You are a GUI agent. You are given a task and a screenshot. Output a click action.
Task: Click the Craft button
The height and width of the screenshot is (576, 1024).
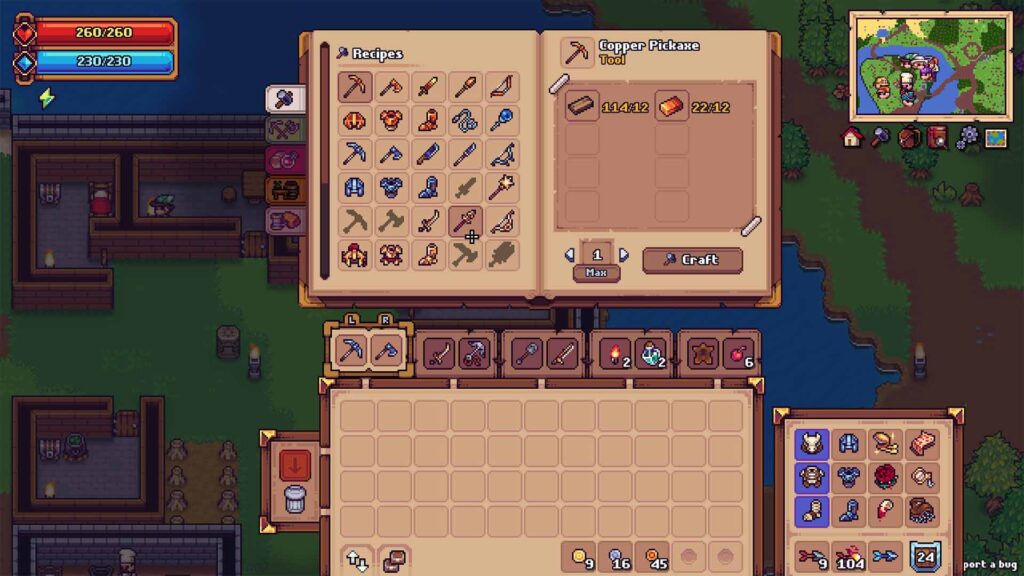(692, 260)
